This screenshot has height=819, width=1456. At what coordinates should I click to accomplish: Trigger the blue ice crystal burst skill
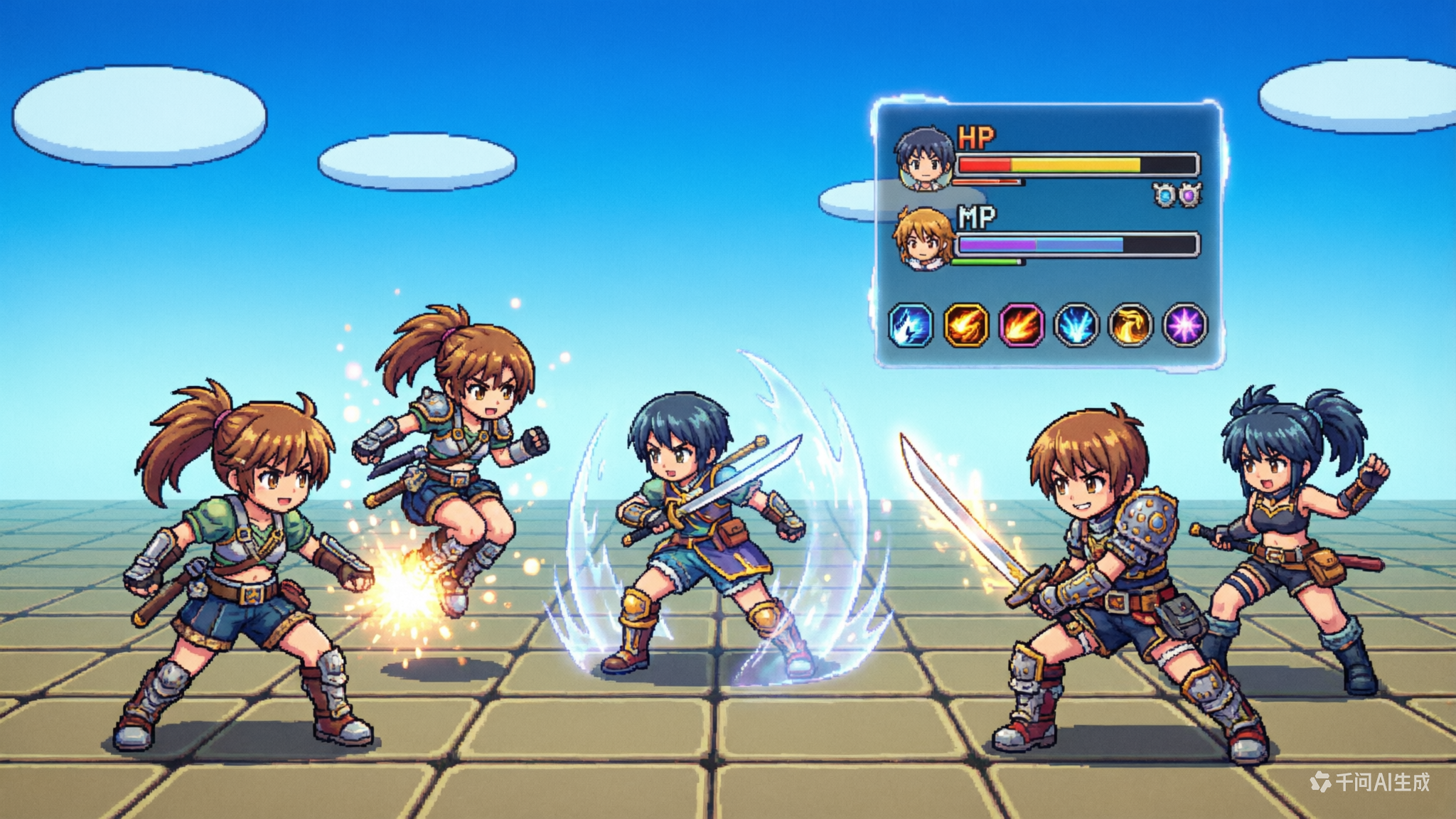point(1076,325)
